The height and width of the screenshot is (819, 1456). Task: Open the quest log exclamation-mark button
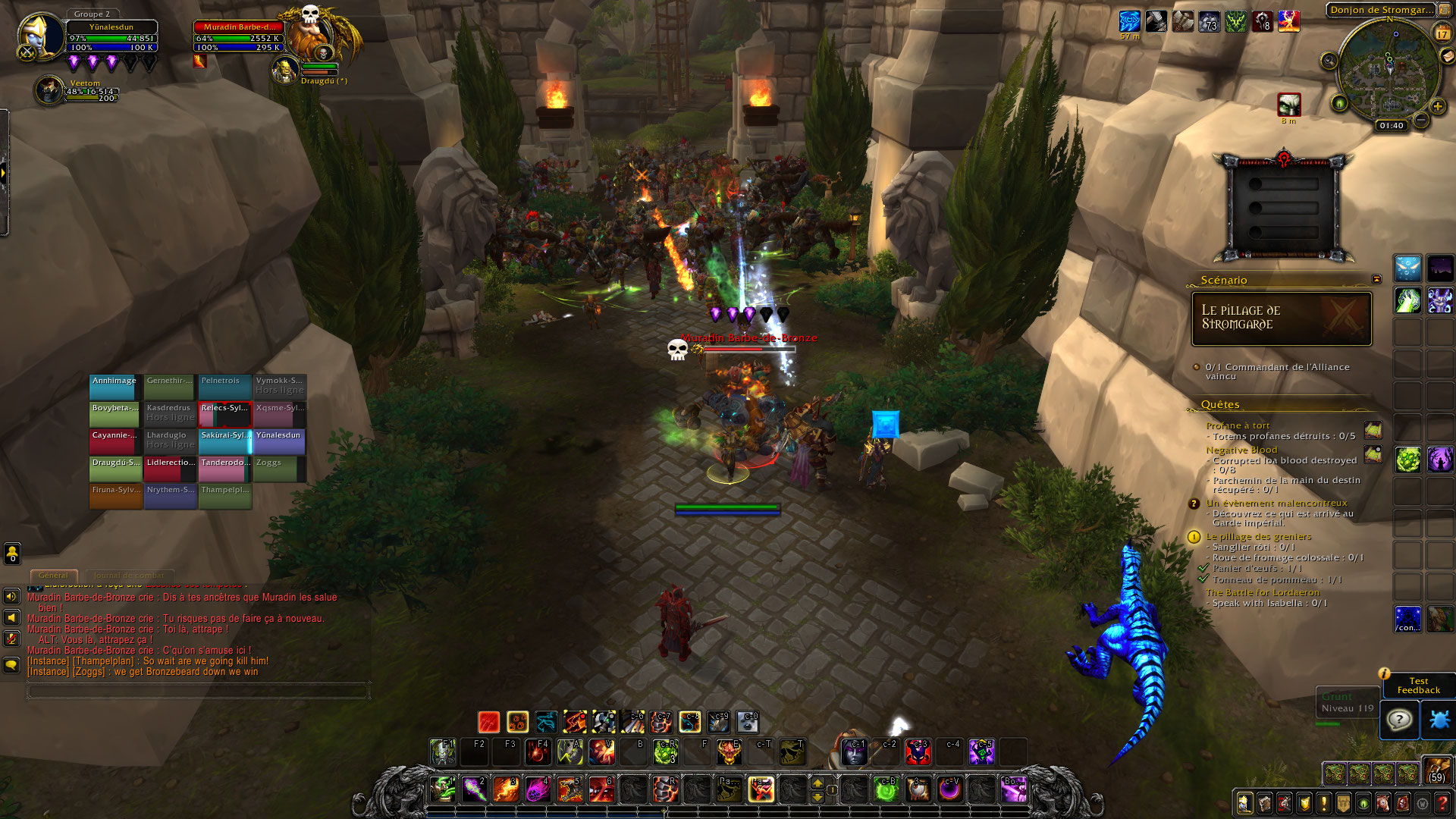tap(1324, 803)
